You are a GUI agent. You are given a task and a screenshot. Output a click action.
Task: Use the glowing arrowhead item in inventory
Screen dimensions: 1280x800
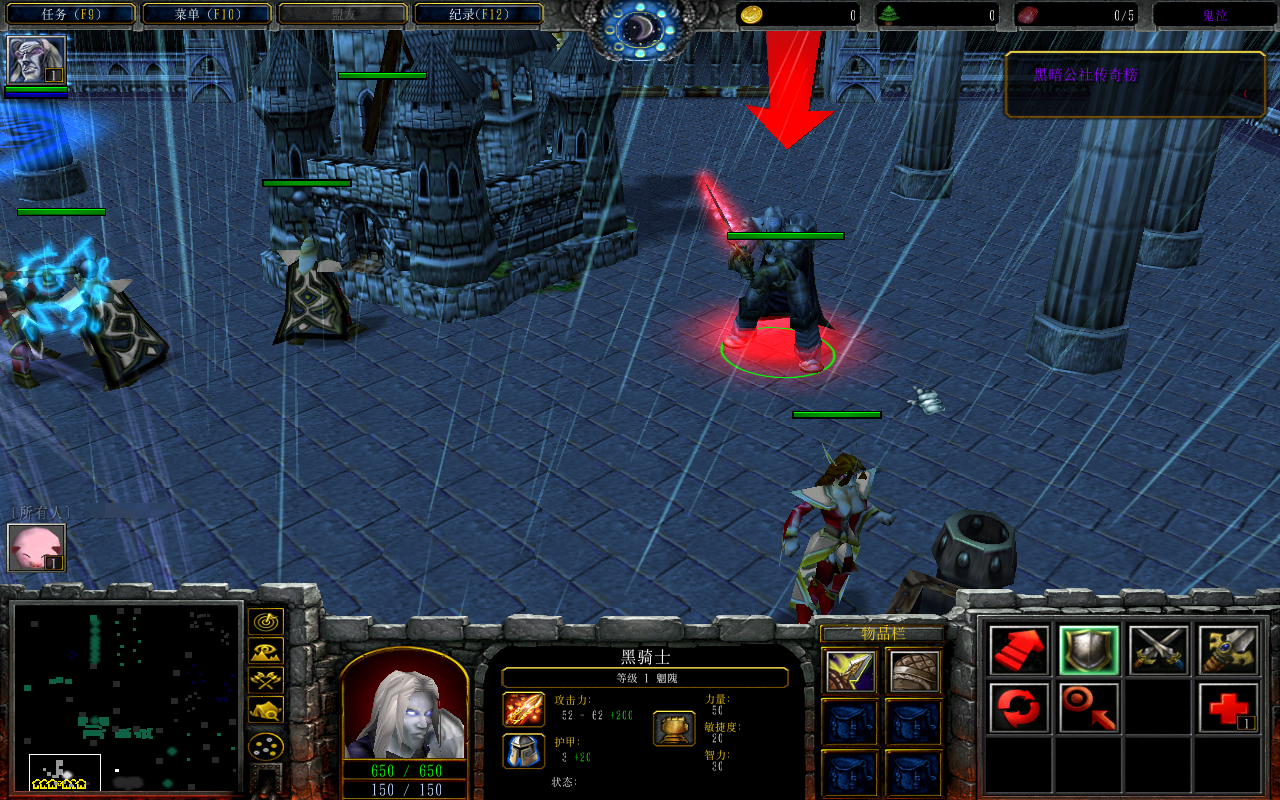[x=850, y=671]
